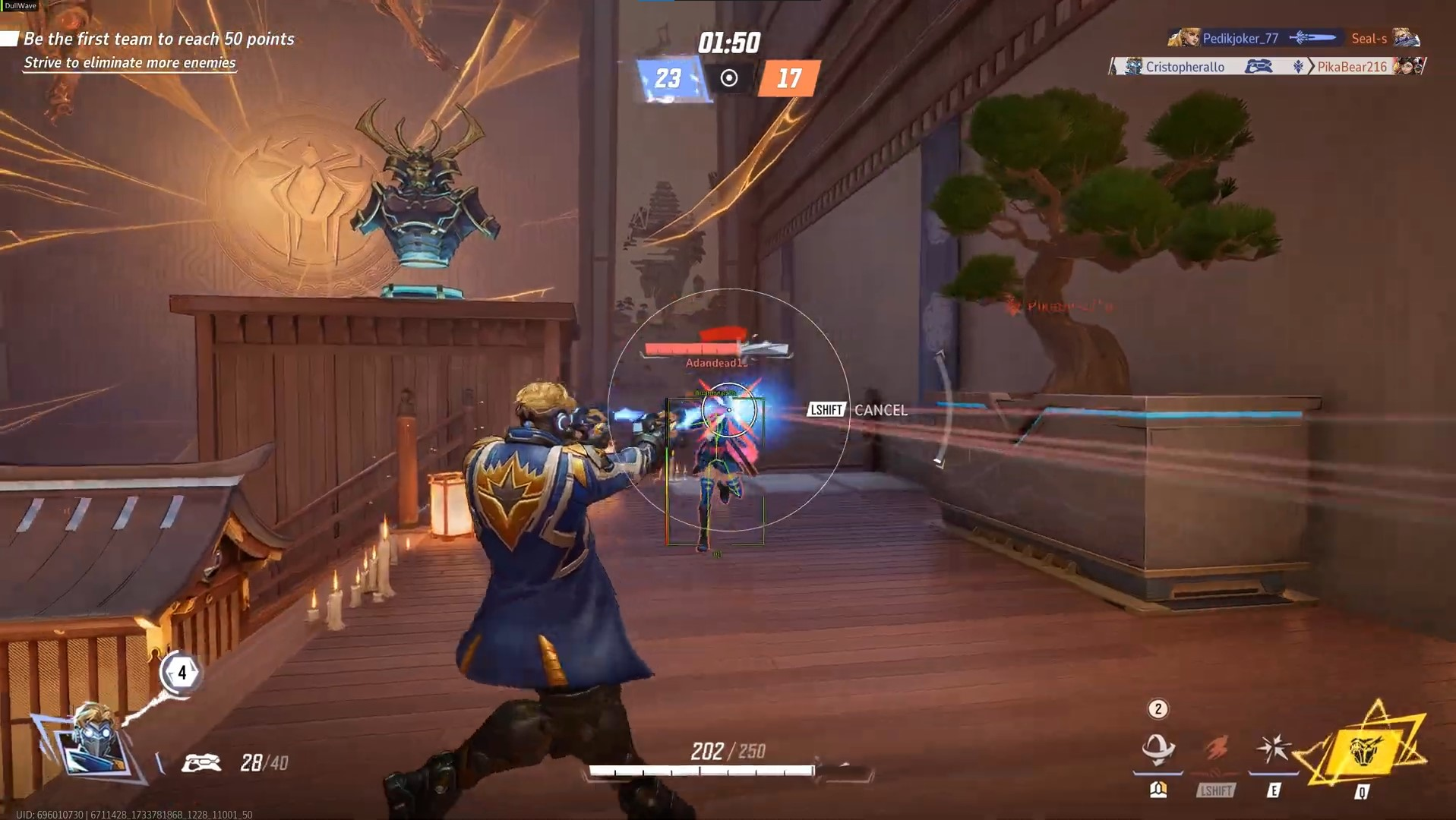Click the DullWave overlay label

pyautogui.click(x=21, y=5)
